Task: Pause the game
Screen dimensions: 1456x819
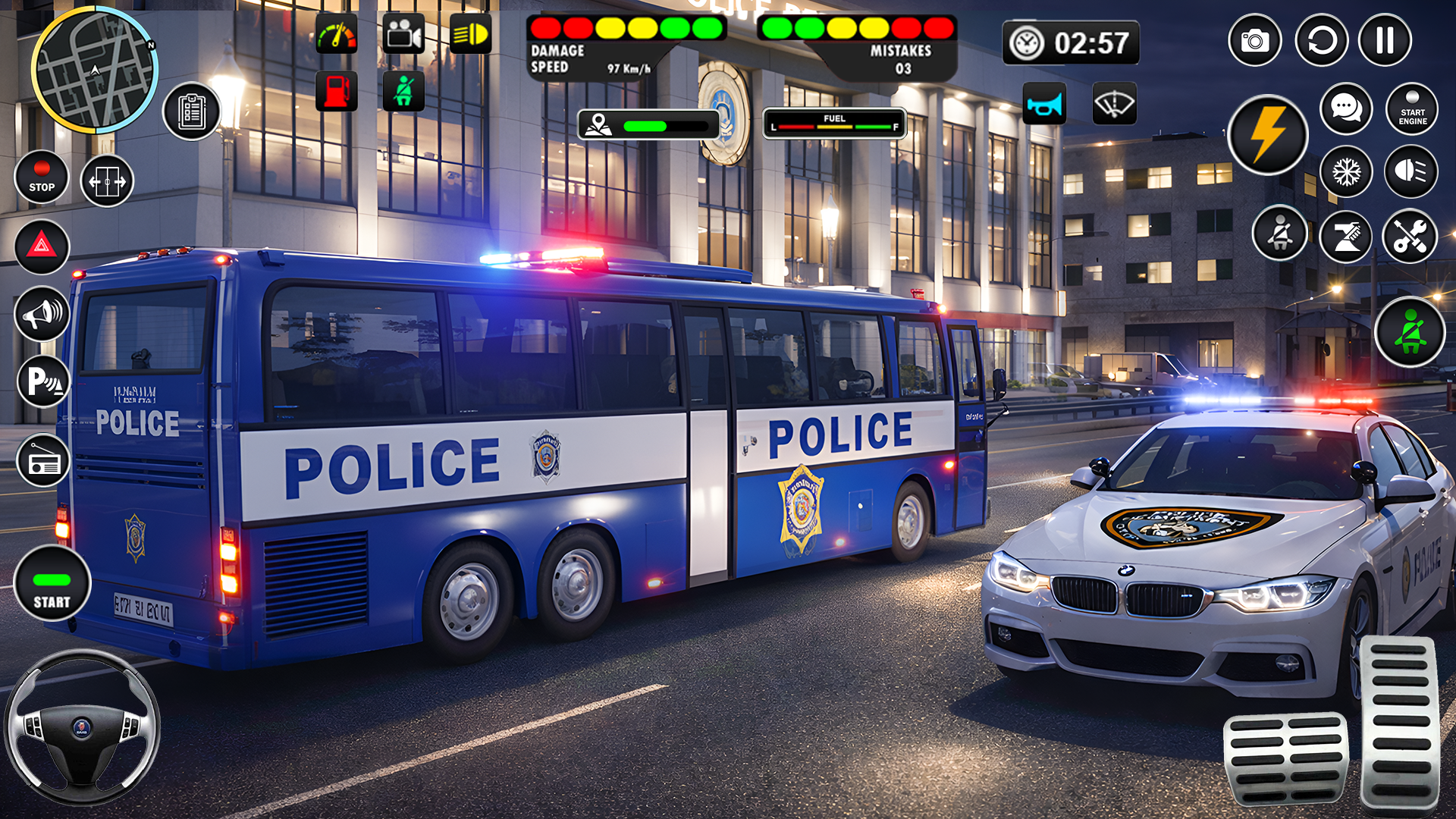Action: pos(1385,39)
